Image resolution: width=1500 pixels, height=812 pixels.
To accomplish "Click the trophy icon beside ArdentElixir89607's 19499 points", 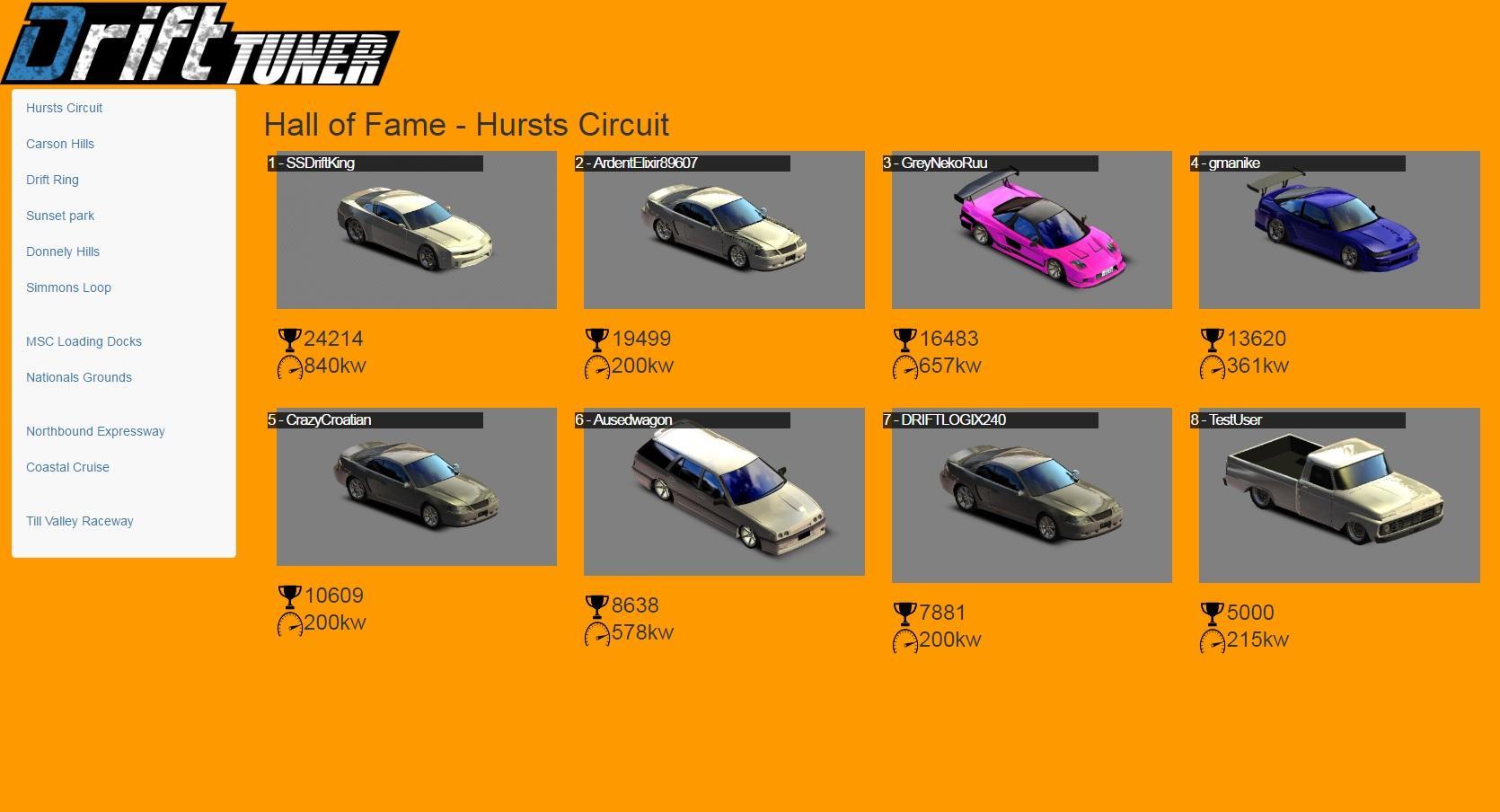I will pos(596,339).
